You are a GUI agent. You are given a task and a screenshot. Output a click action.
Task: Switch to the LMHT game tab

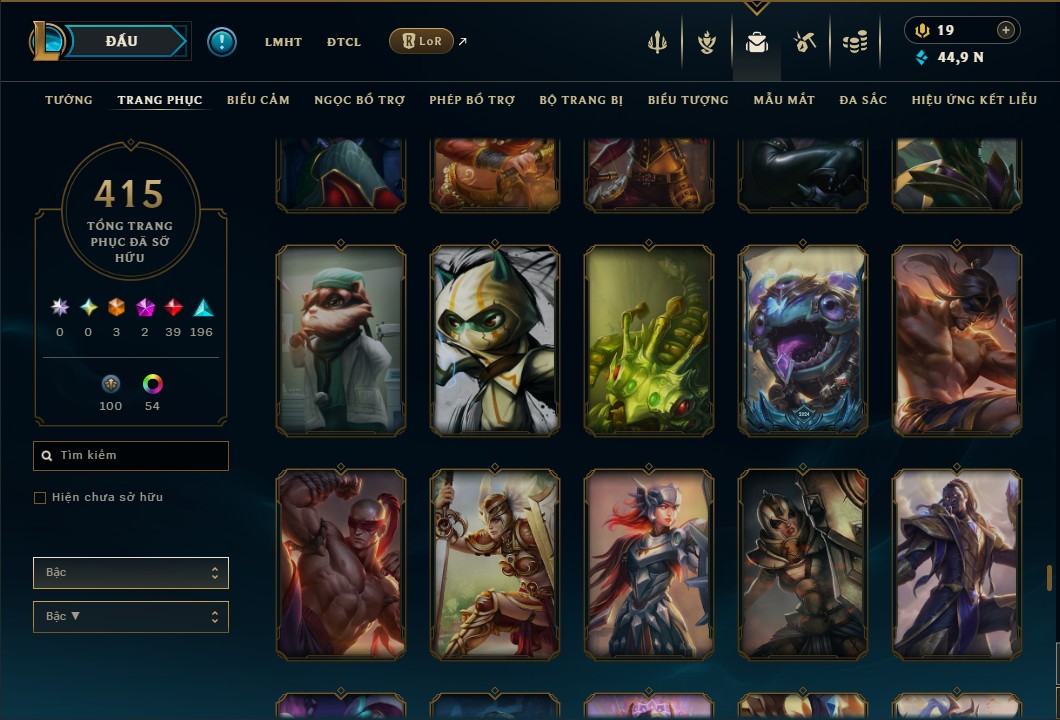tap(283, 42)
